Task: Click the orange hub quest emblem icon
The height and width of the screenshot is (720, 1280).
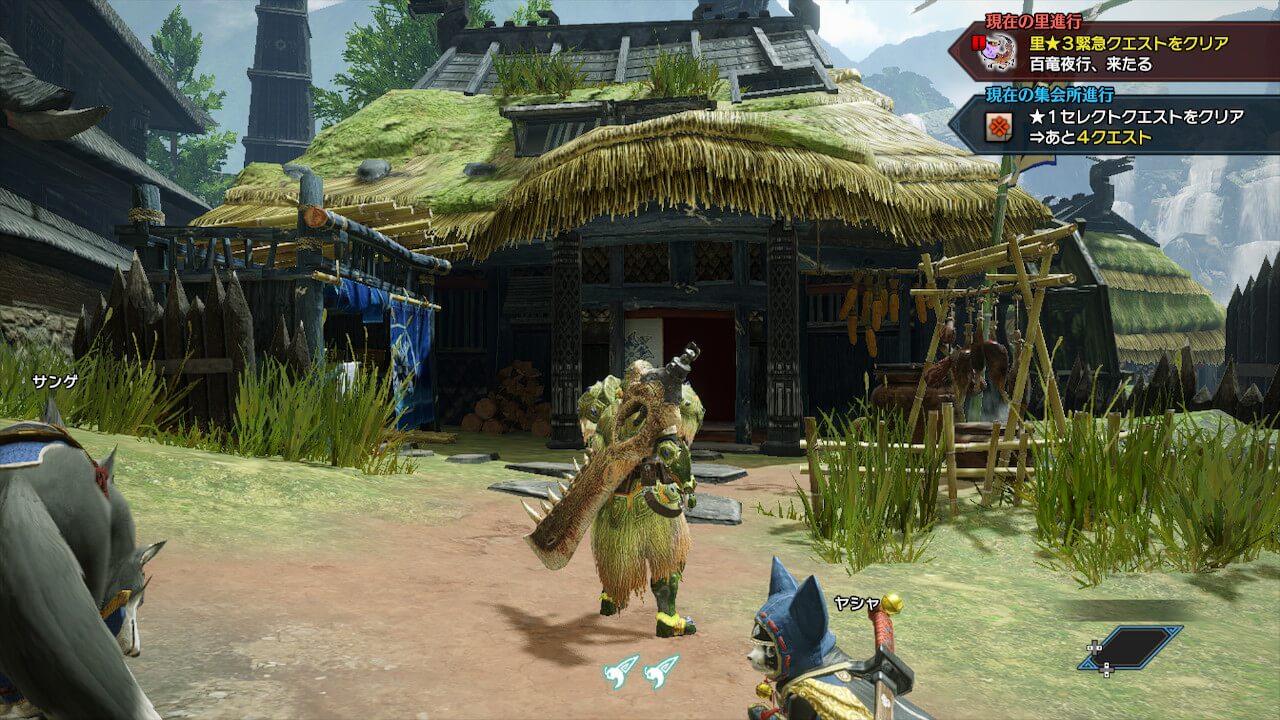Action: (997, 127)
